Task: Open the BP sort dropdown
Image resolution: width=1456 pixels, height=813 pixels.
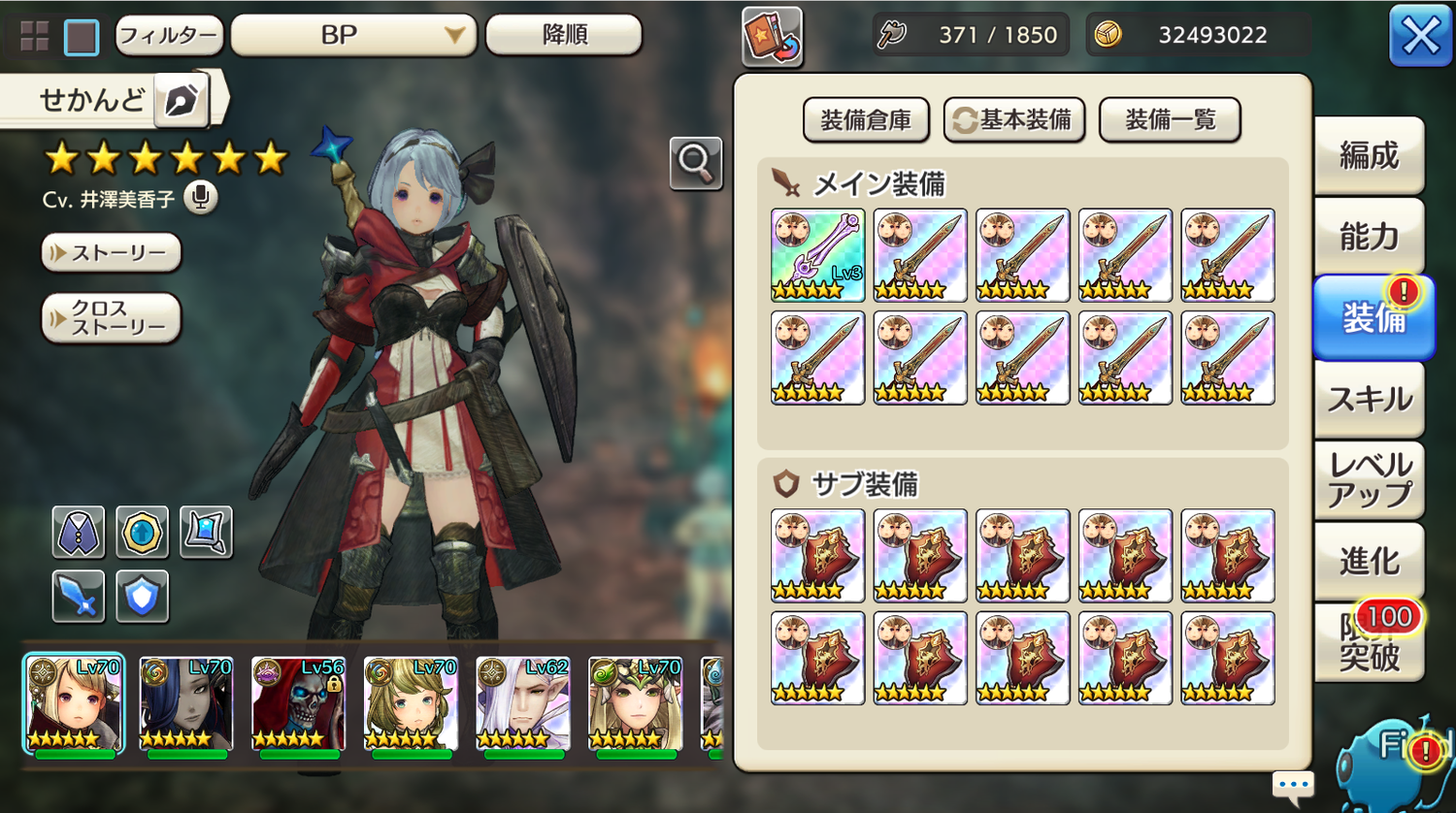Action: pos(352,36)
